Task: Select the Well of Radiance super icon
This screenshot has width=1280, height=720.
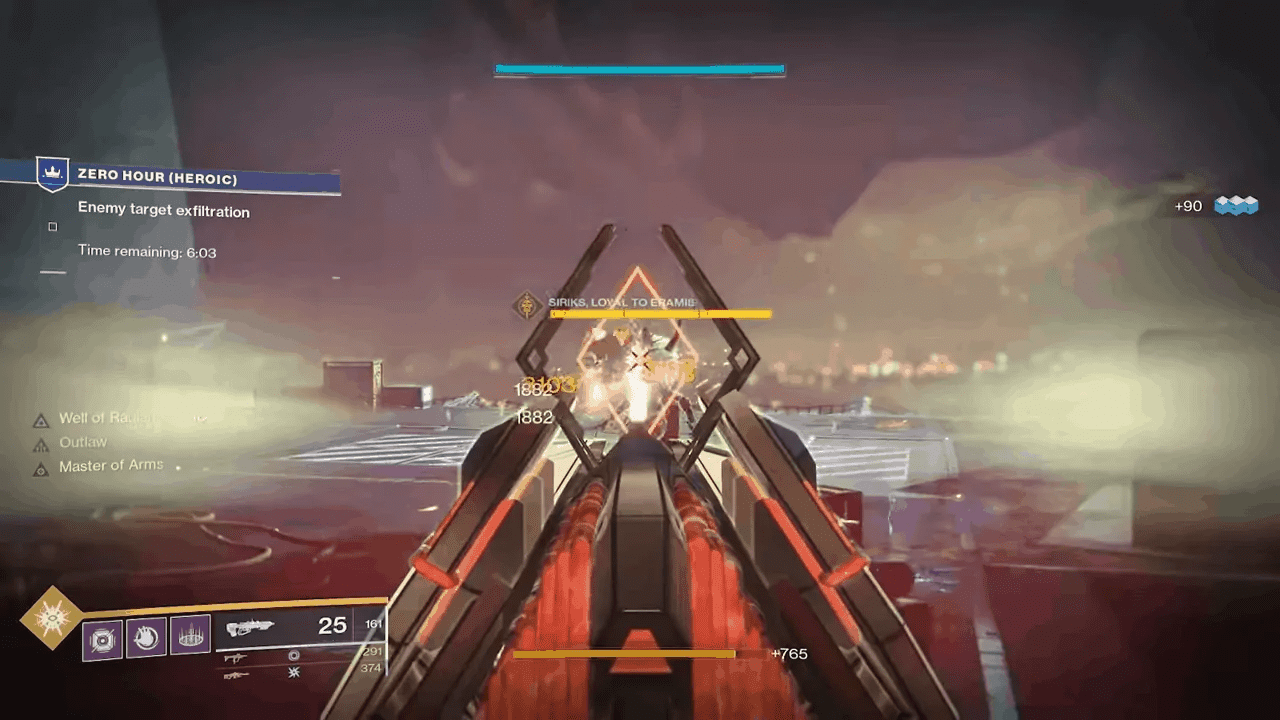Action: click(x=50, y=619)
